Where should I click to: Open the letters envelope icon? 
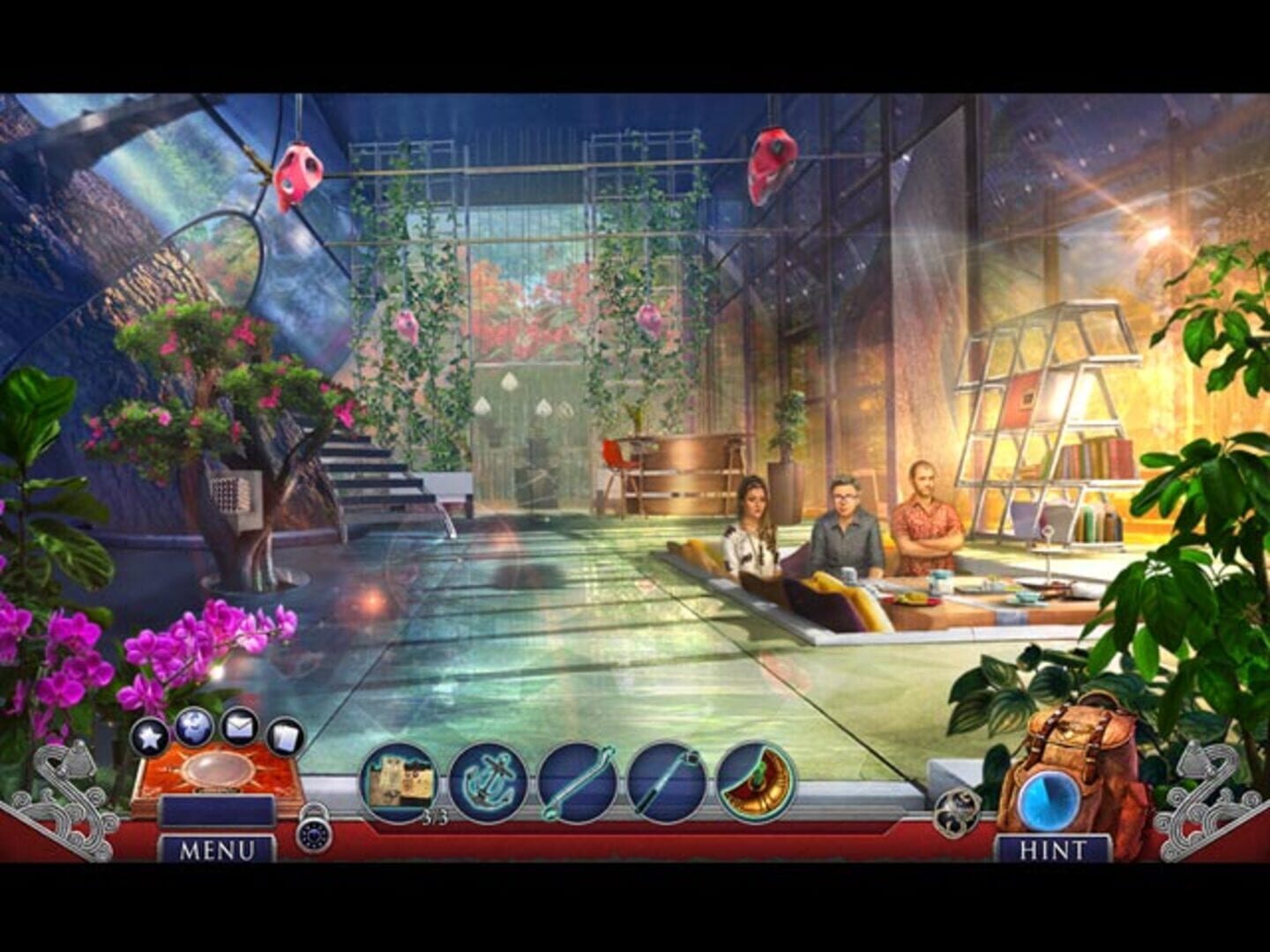240,727
